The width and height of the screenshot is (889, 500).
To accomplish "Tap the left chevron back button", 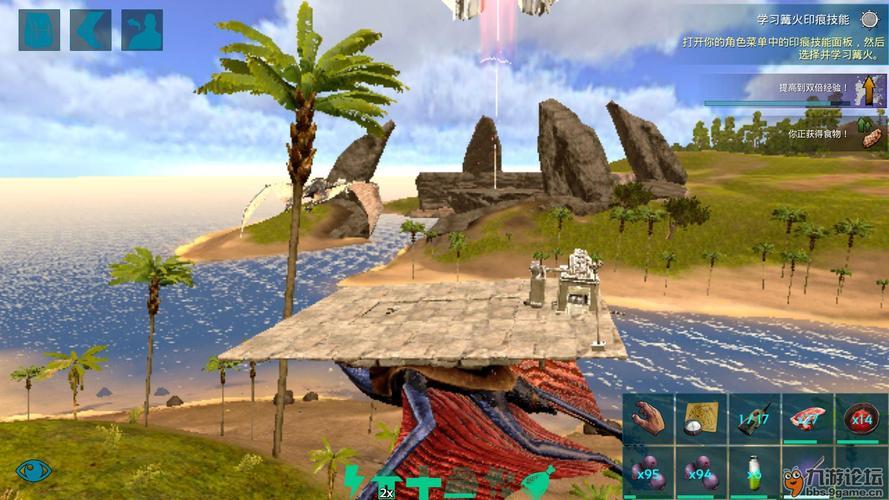I will click(90, 30).
